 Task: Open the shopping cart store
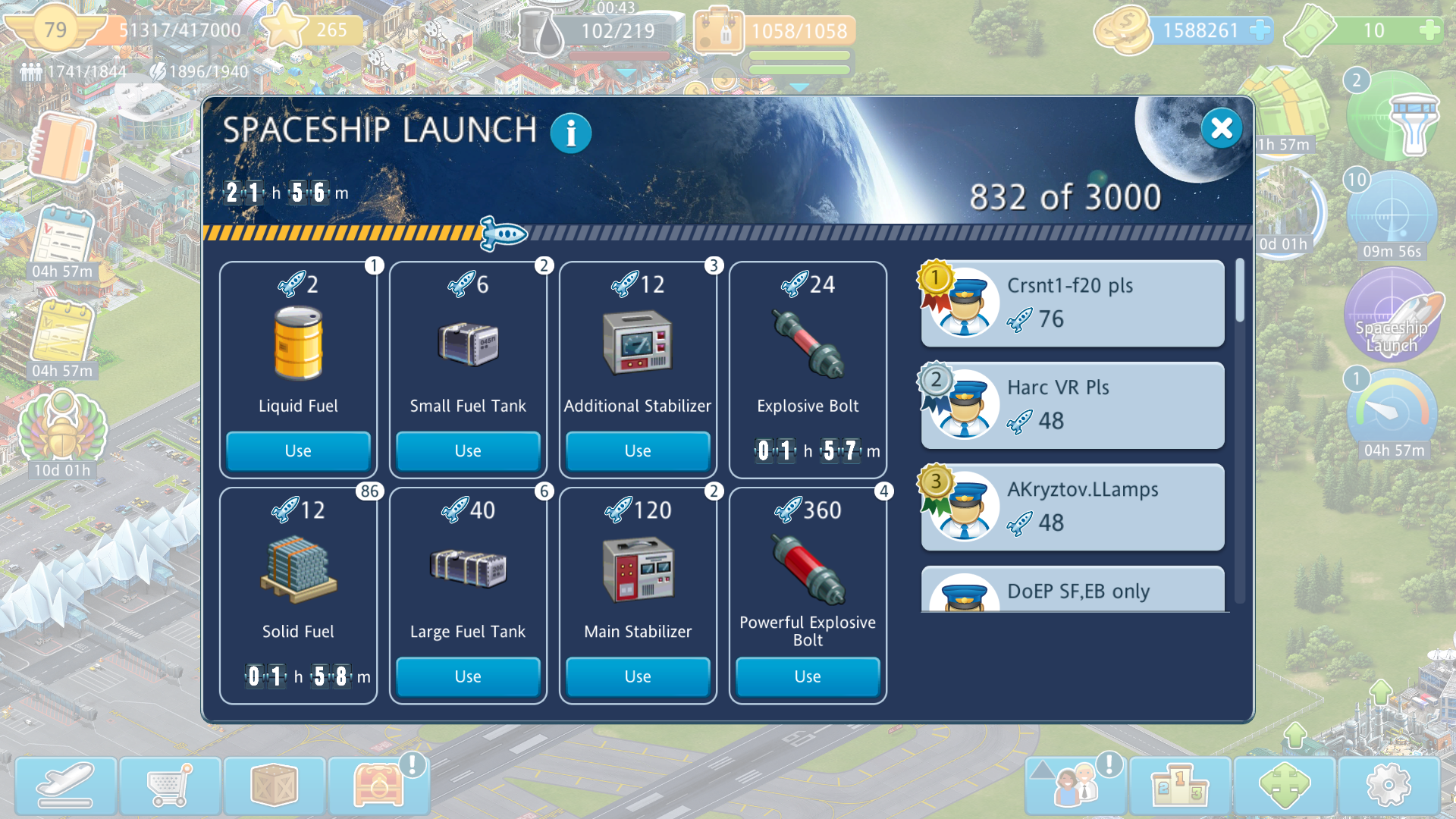tap(170, 786)
